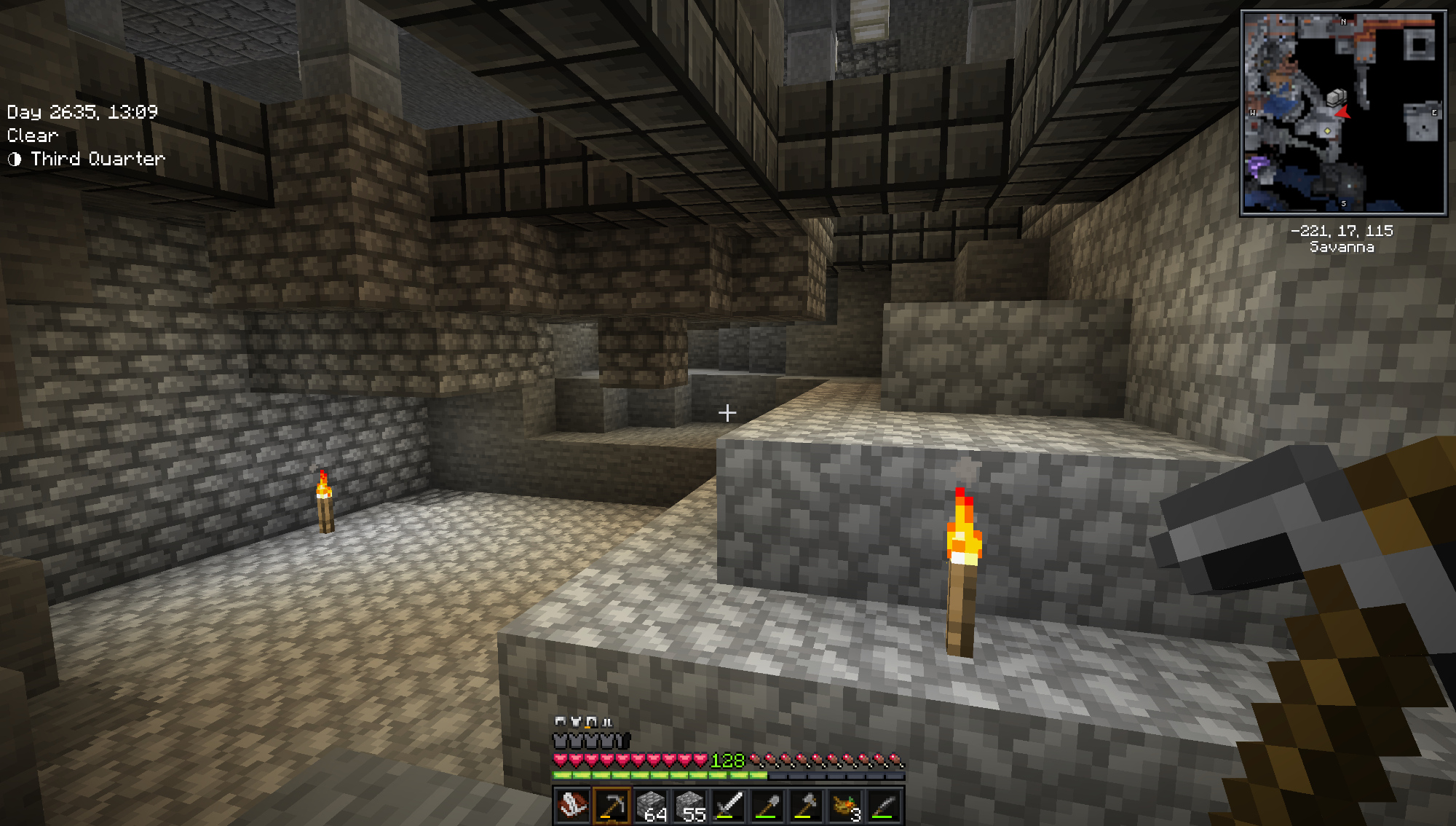The width and height of the screenshot is (1456, 826).
Task: Choose the iron pickaxe hotbar slot
Action: [612, 806]
